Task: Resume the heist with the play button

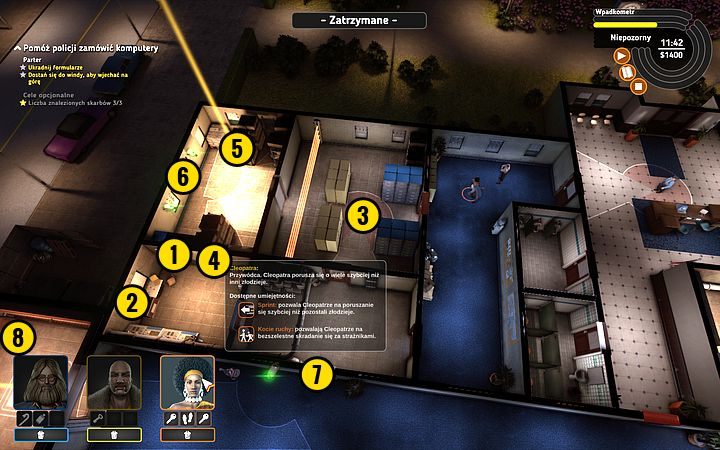Action: [x=622, y=56]
